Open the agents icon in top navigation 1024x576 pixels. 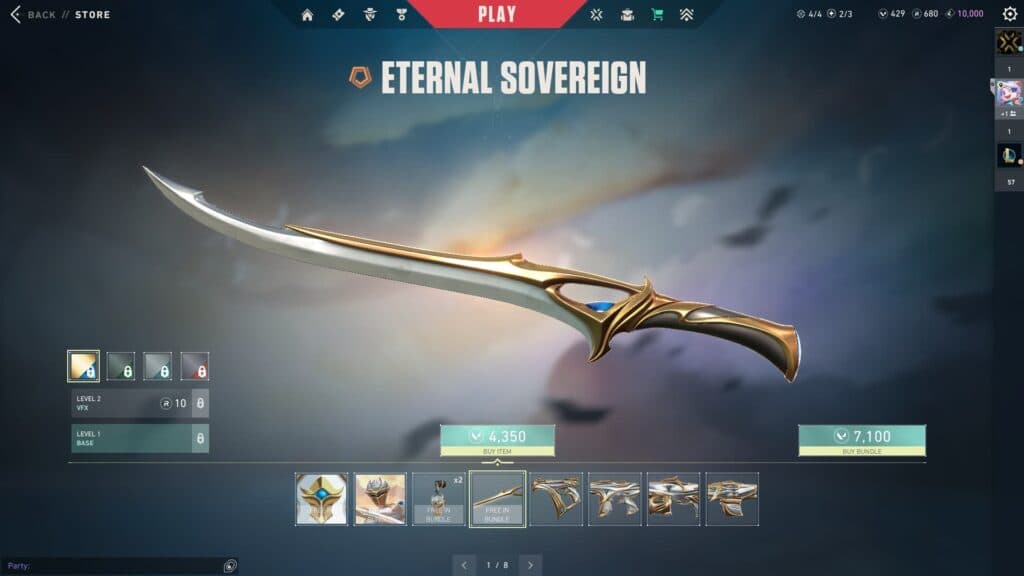(369, 15)
